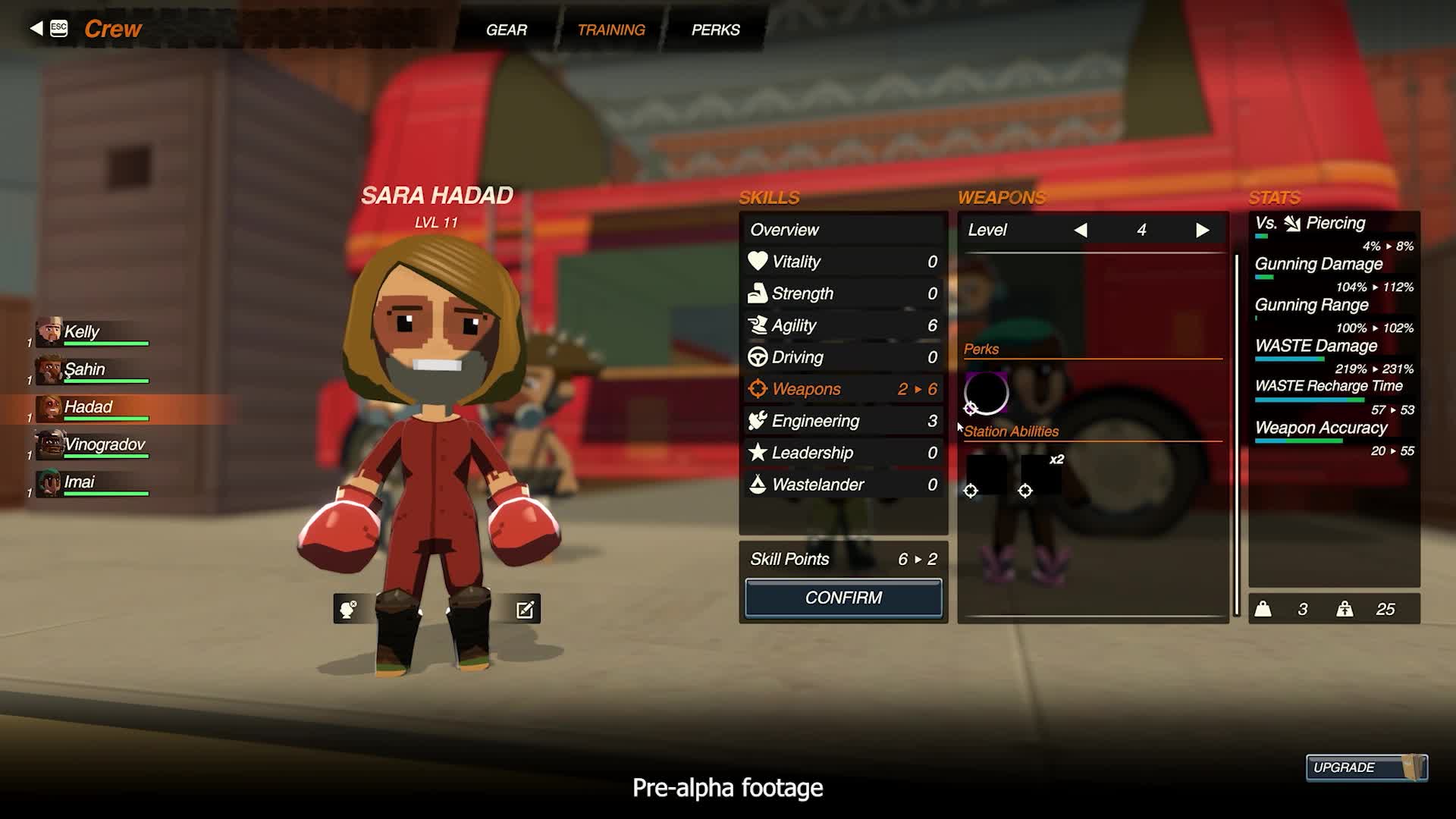Viewport: 1456px width, 819px height.
Task: Select the Strength skill
Action: tap(843, 293)
